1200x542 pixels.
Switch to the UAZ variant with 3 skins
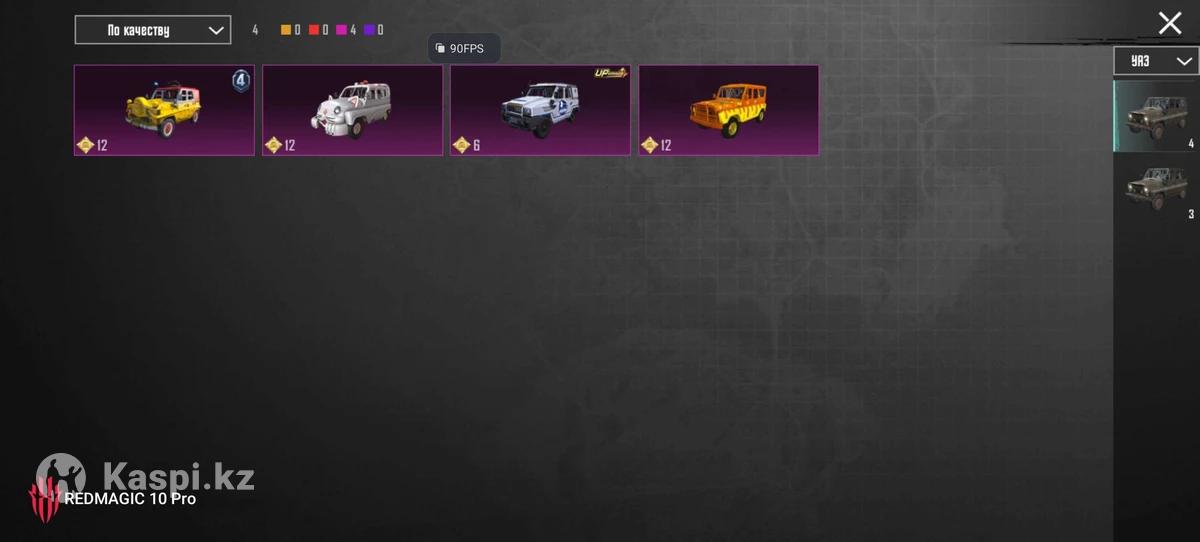coord(1156,188)
